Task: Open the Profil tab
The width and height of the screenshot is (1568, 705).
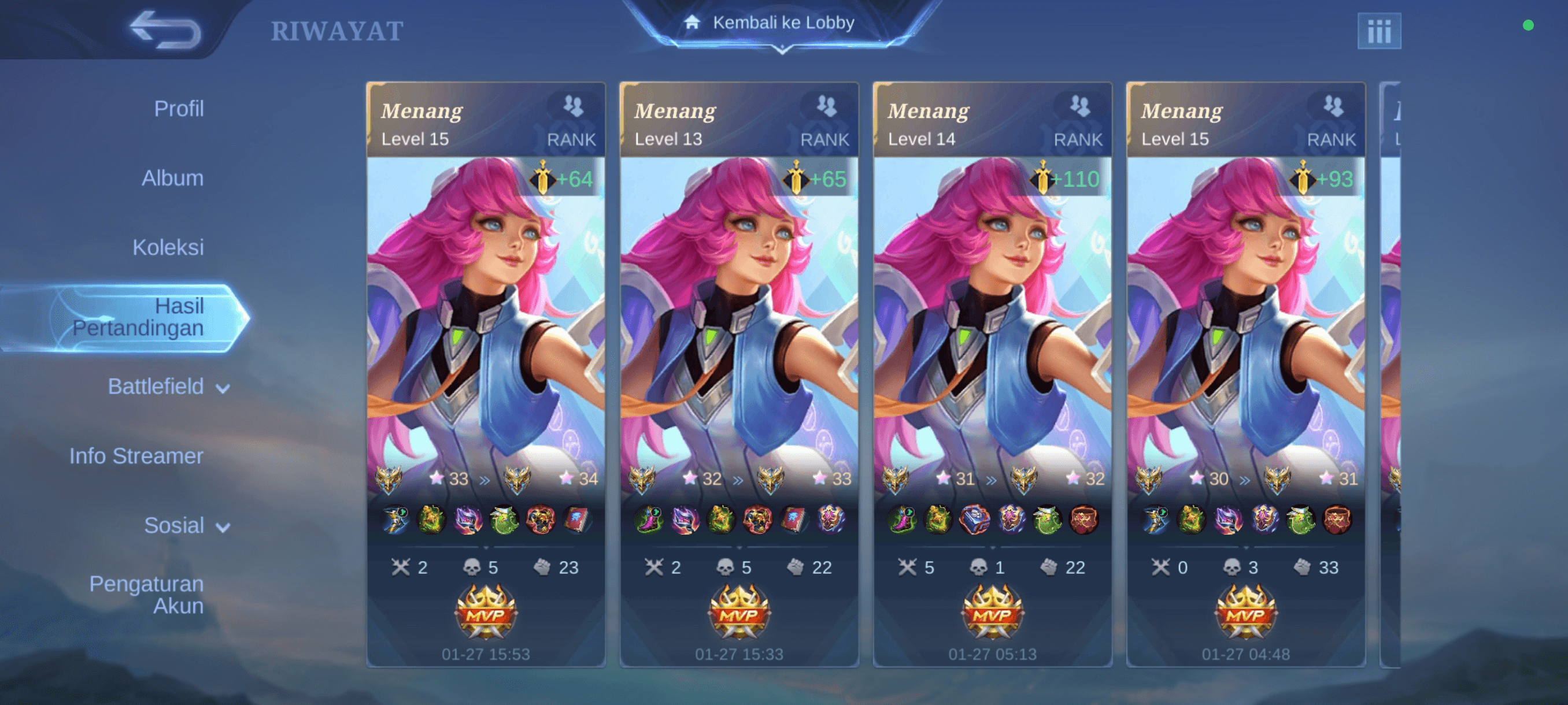Action: point(178,109)
